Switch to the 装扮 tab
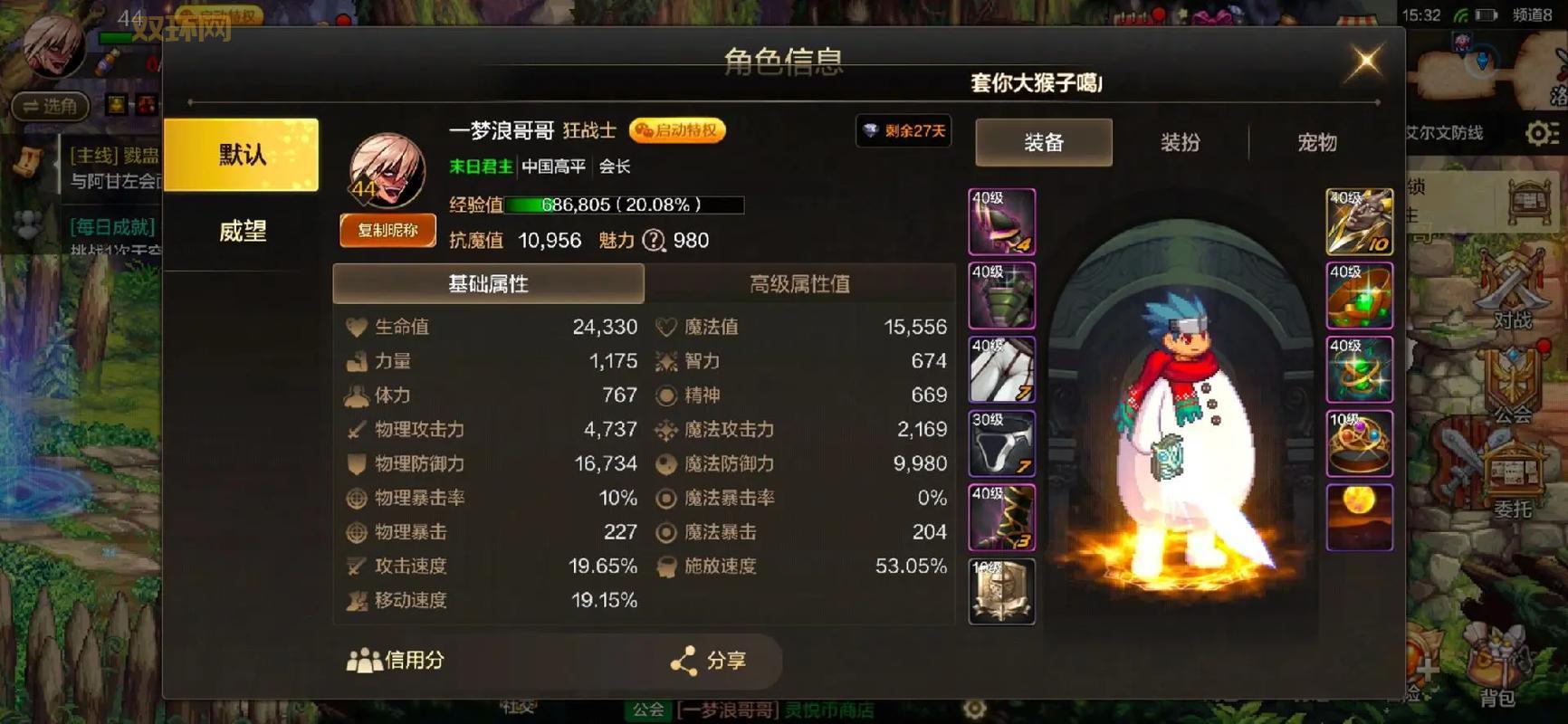Screen dimensions: 1568x724 [1178, 142]
